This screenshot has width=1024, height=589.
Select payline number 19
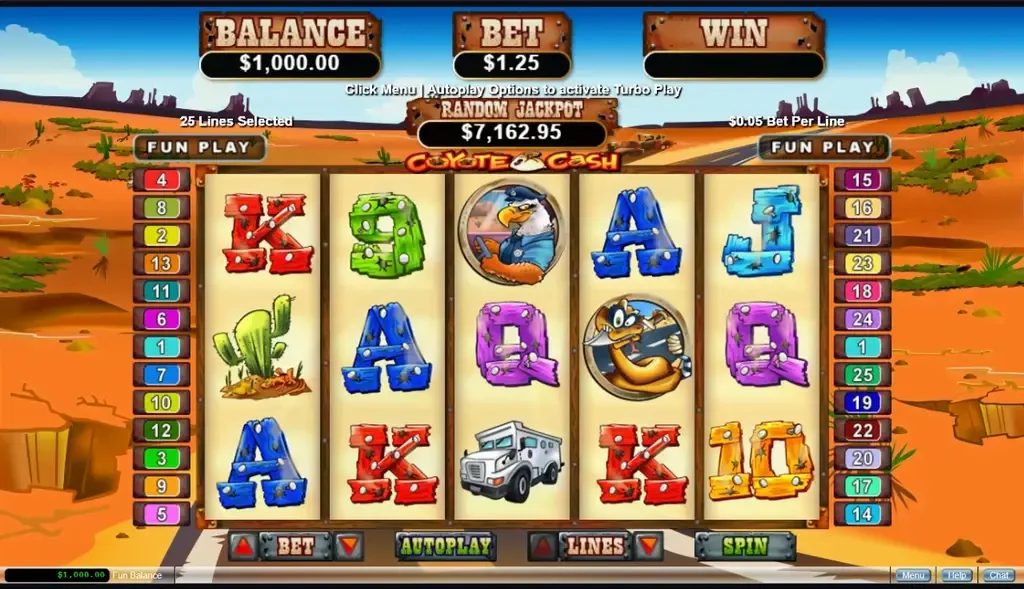tap(861, 403)
